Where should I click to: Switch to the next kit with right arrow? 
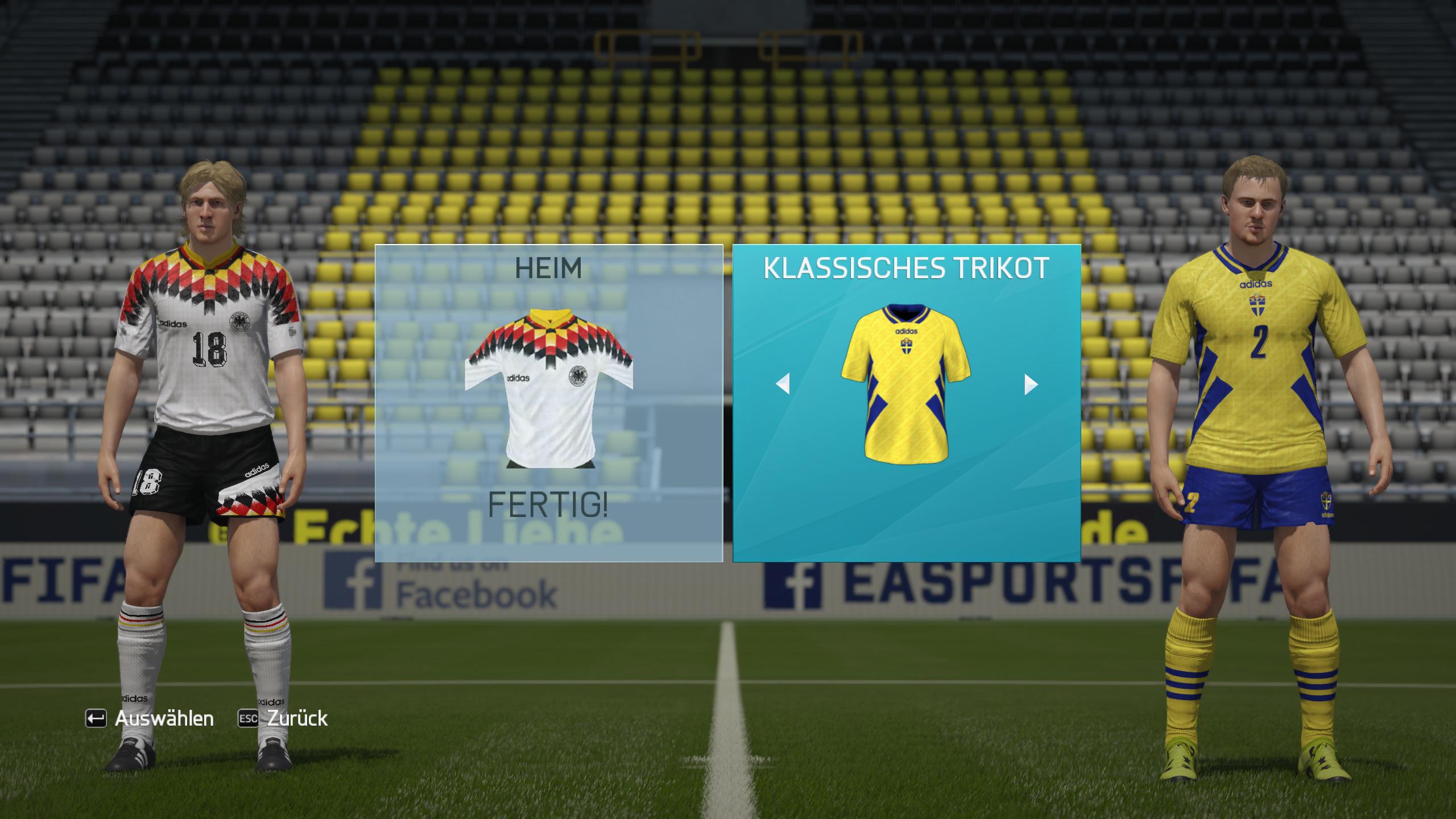click(x=1031, y=384)
